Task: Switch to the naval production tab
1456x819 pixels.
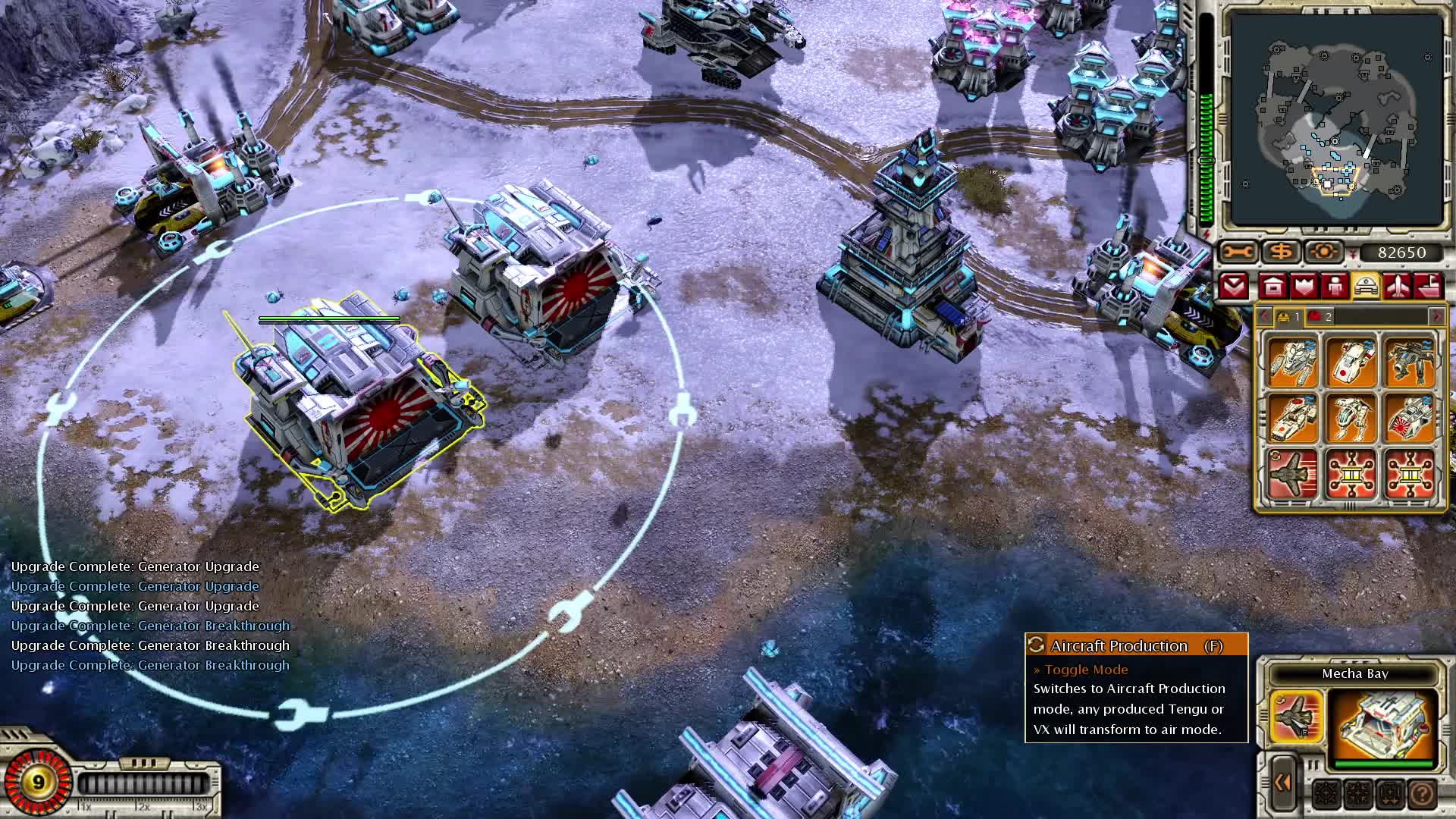Action: pos(1428,286)
